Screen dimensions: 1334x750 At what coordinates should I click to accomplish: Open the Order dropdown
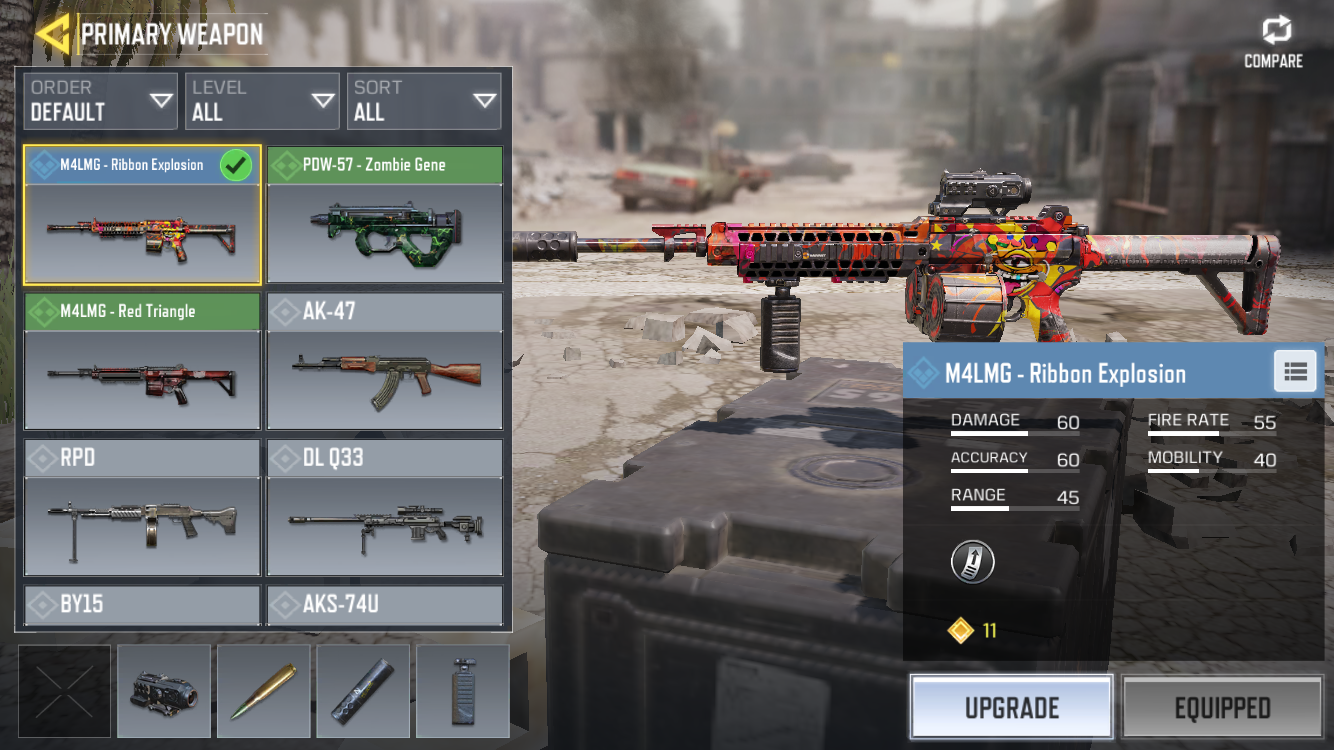click(100, 101)
